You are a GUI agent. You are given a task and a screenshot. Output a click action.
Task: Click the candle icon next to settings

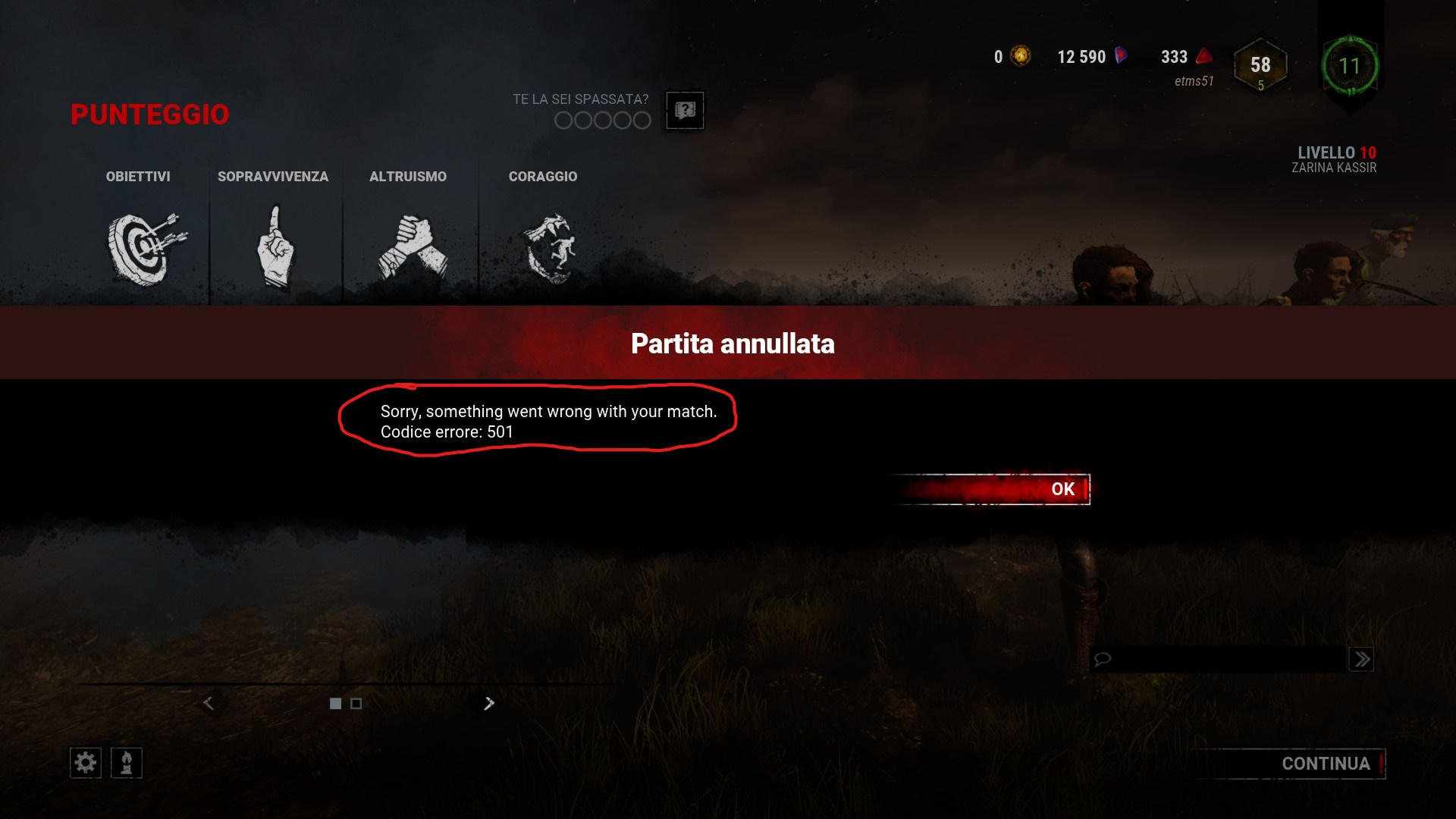click(x=127, y=762)
